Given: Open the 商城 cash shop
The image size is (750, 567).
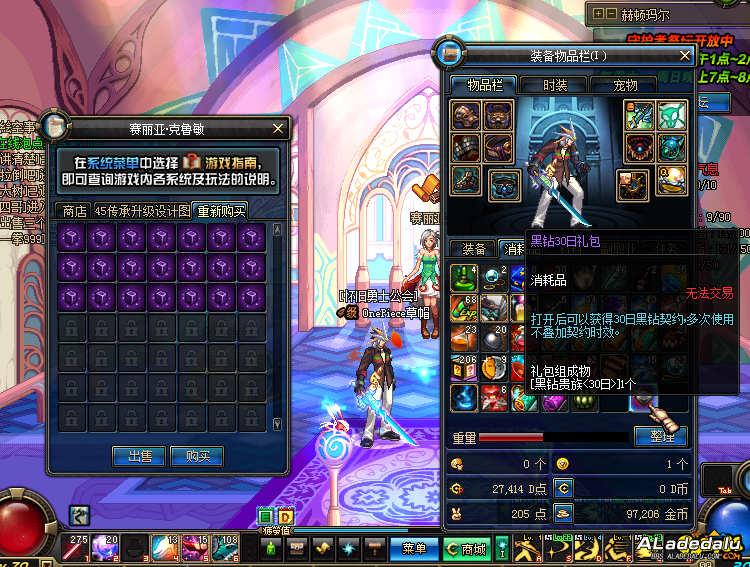Looking at the screenshot, I should [466, 548].
